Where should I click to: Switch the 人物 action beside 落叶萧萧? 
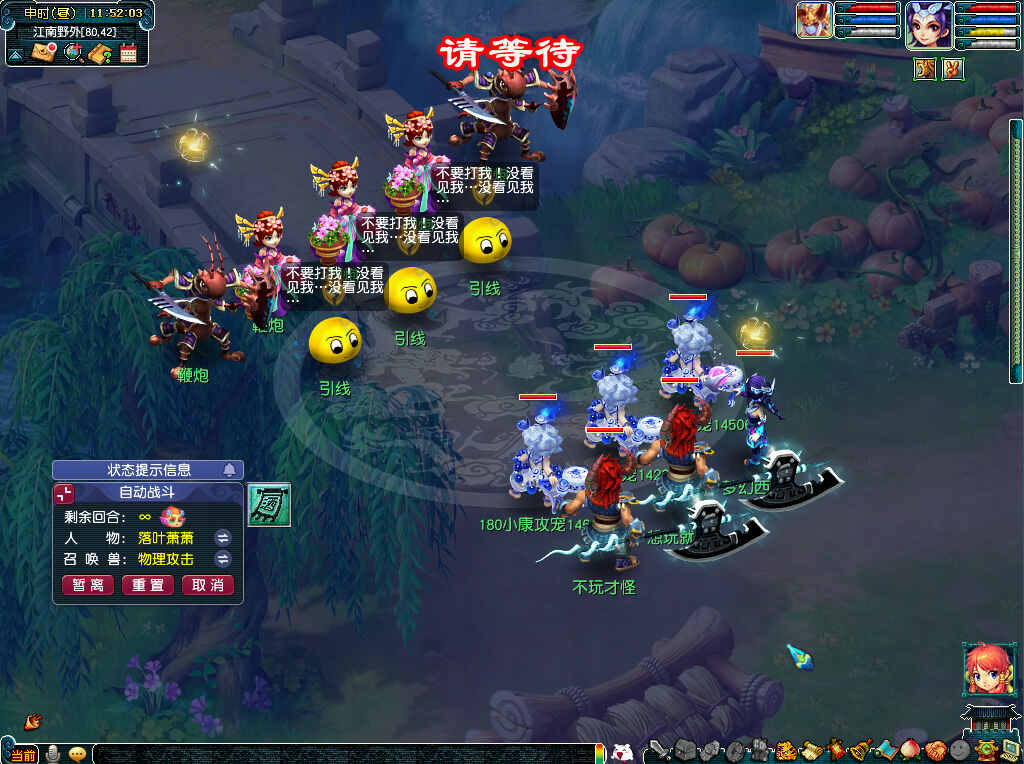tap(223, 538)
